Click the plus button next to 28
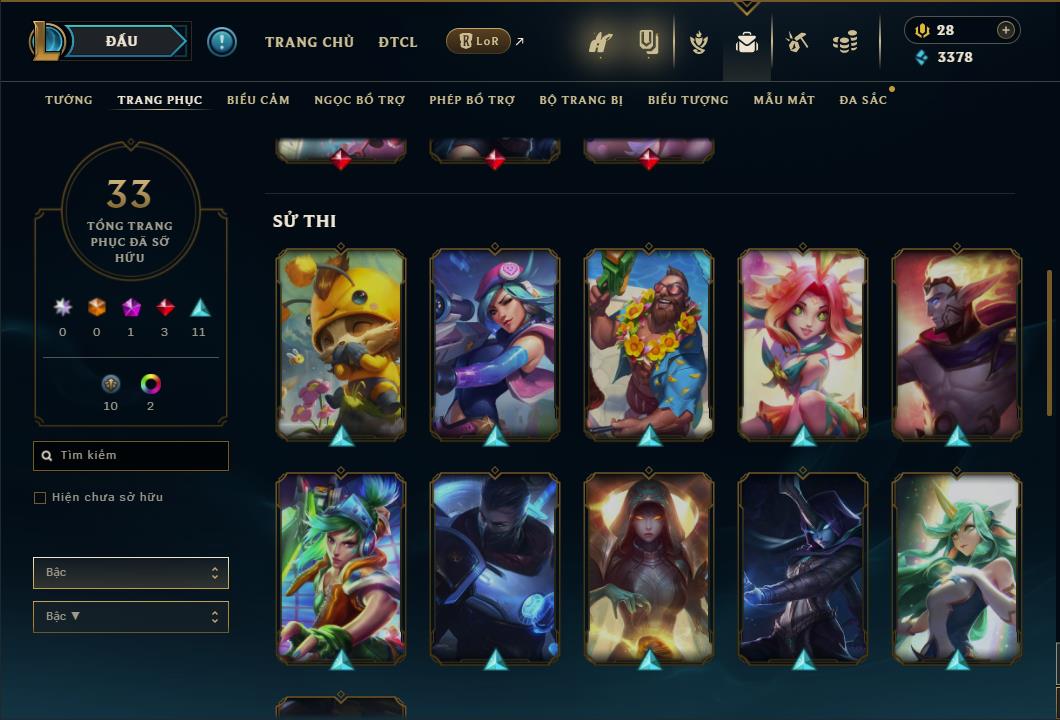 (1006, 30)
